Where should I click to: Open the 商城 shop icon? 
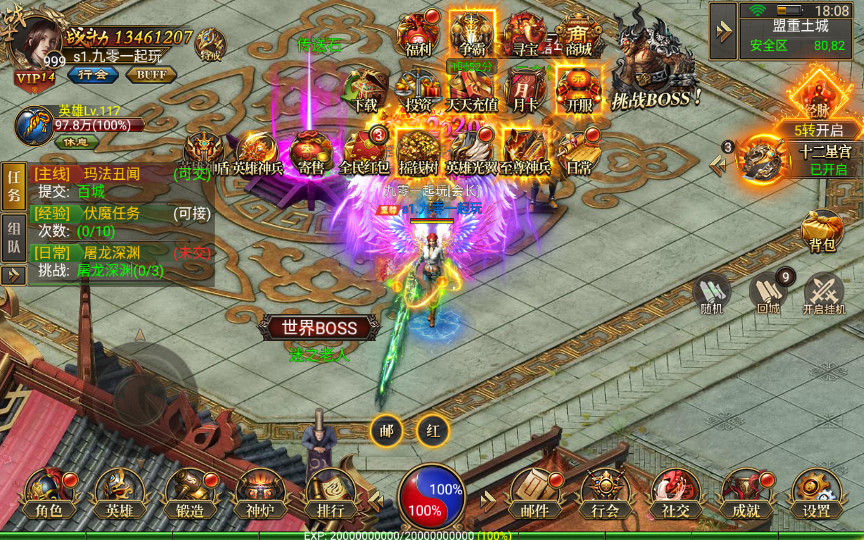578,34
